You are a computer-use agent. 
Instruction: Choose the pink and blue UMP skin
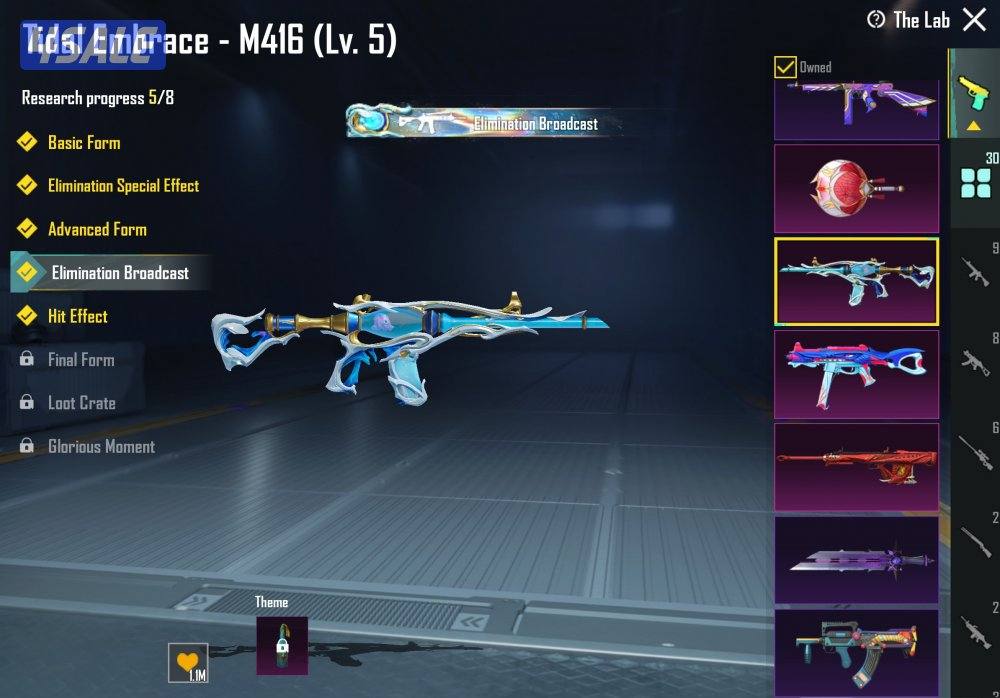point(857,375)
